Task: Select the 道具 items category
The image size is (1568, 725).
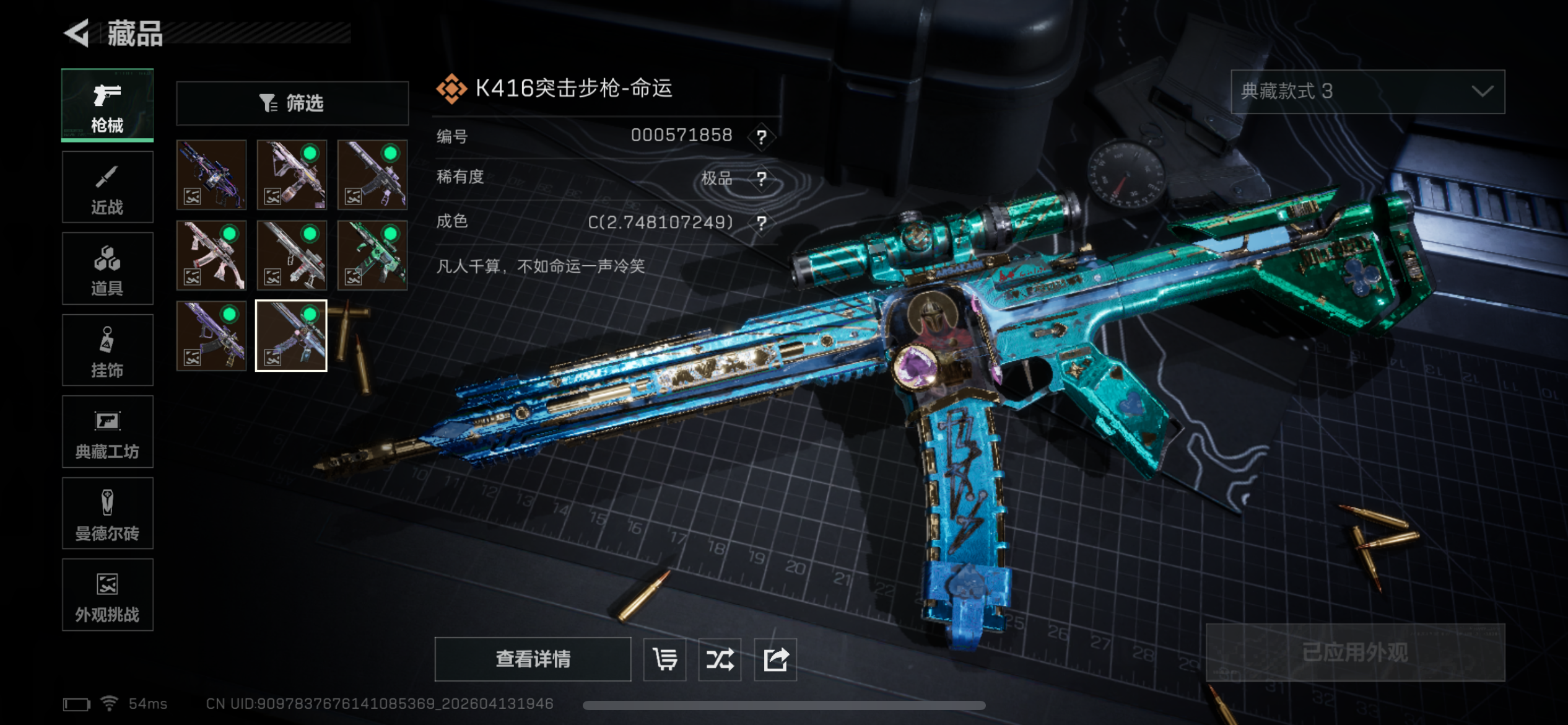Action: tap(107, 269)
